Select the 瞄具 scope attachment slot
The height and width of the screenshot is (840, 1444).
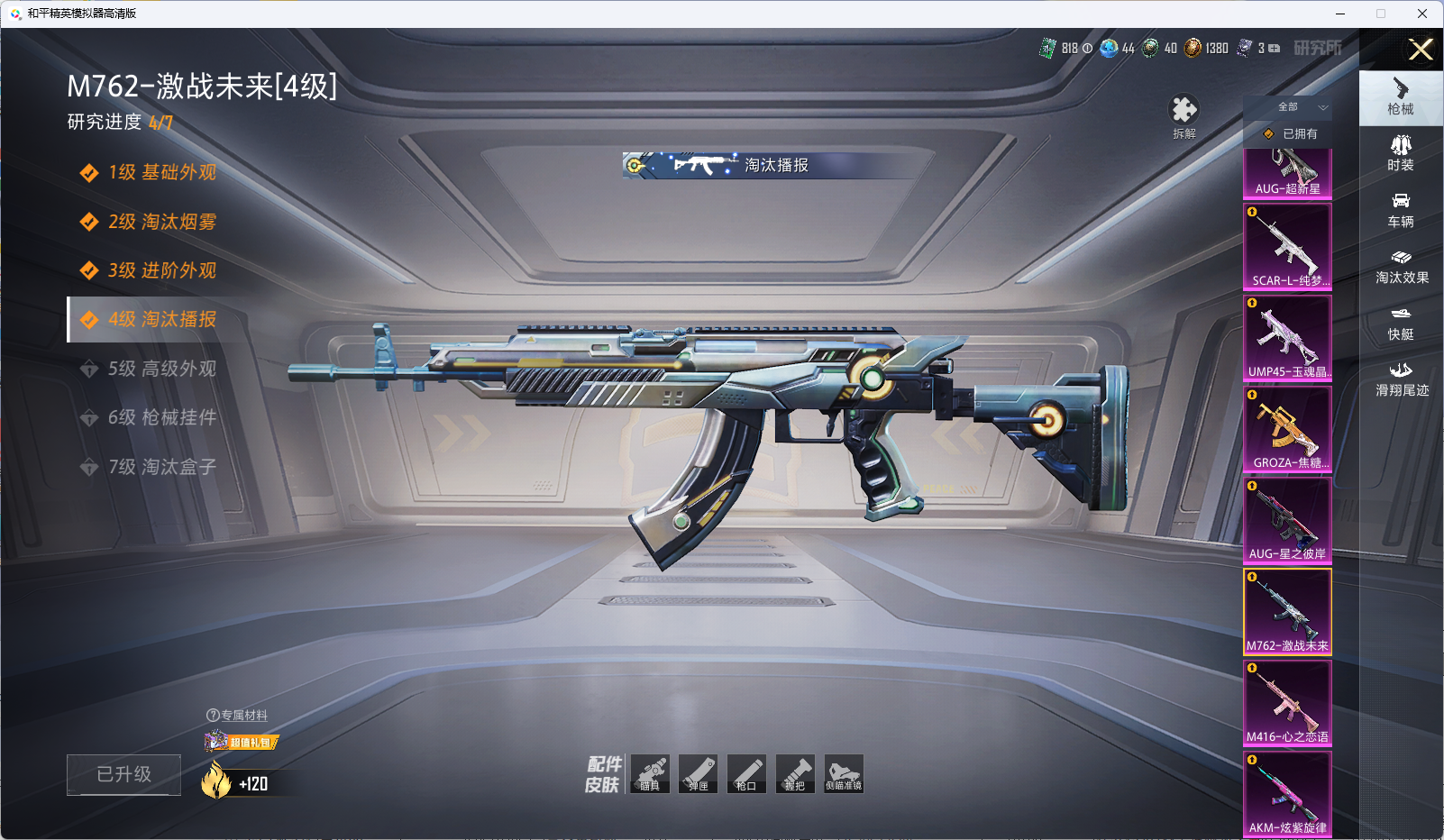650,773
